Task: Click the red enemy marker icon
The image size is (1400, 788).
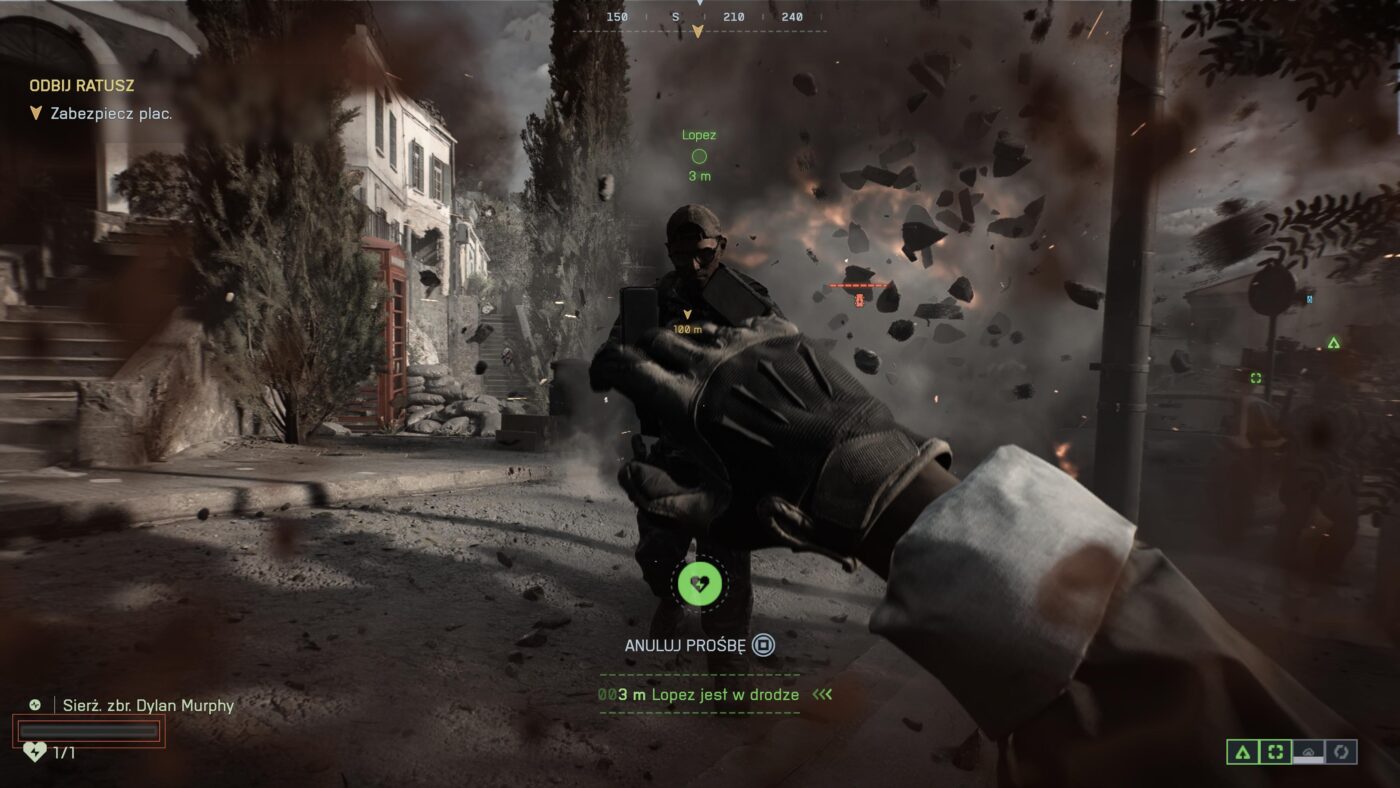Action: (x=858, y=297)
